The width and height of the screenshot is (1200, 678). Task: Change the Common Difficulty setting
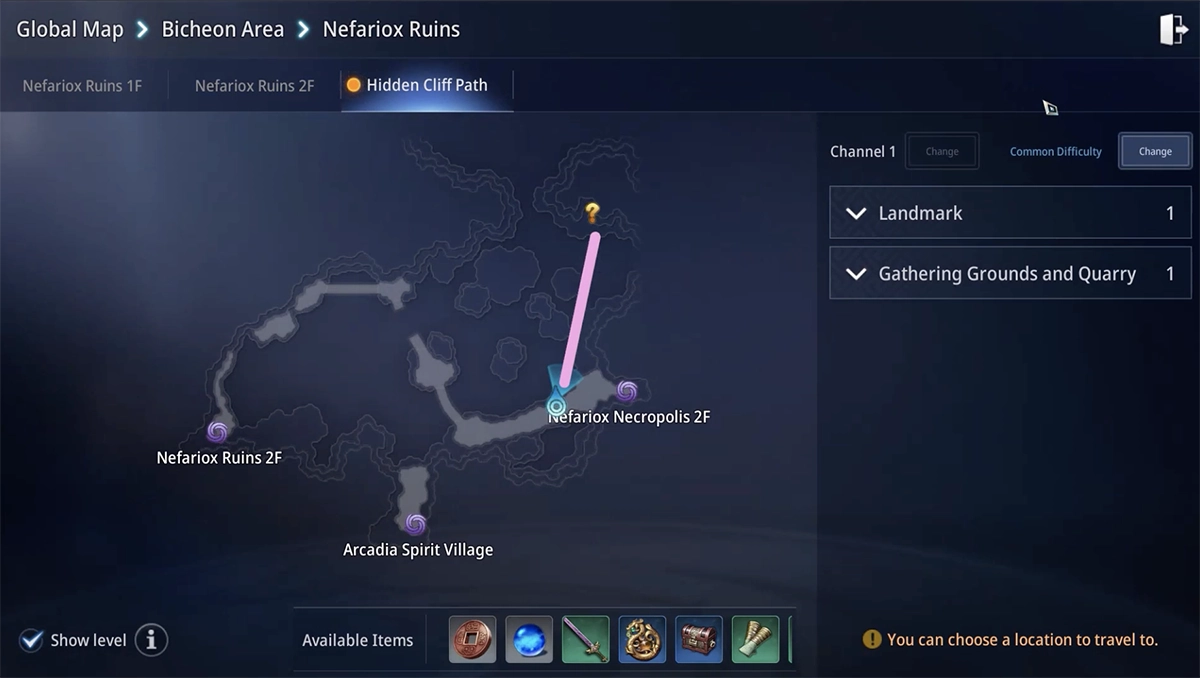[1154, 152]
